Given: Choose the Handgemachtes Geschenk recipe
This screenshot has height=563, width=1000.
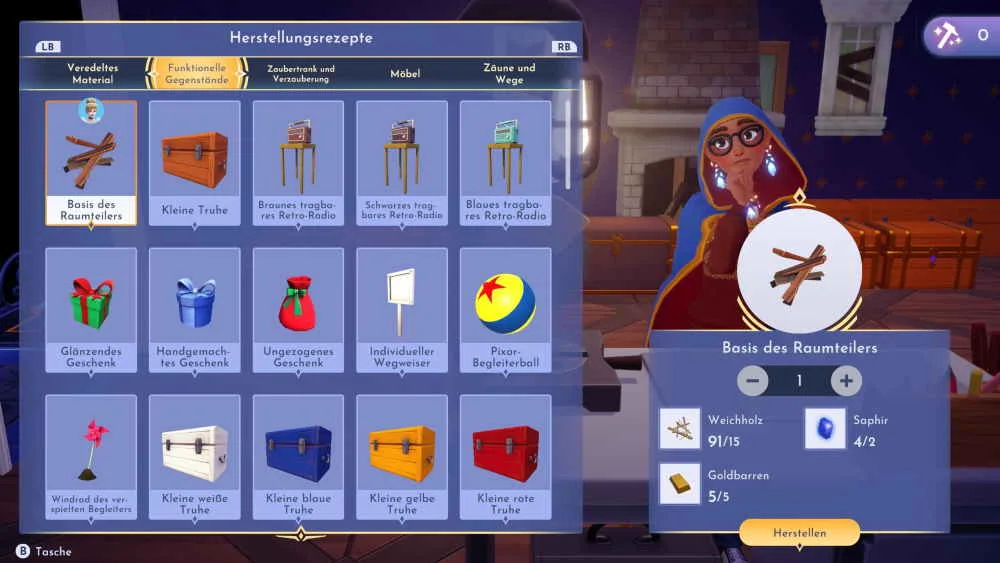Looking at the screenshot, I should [195, 309].
